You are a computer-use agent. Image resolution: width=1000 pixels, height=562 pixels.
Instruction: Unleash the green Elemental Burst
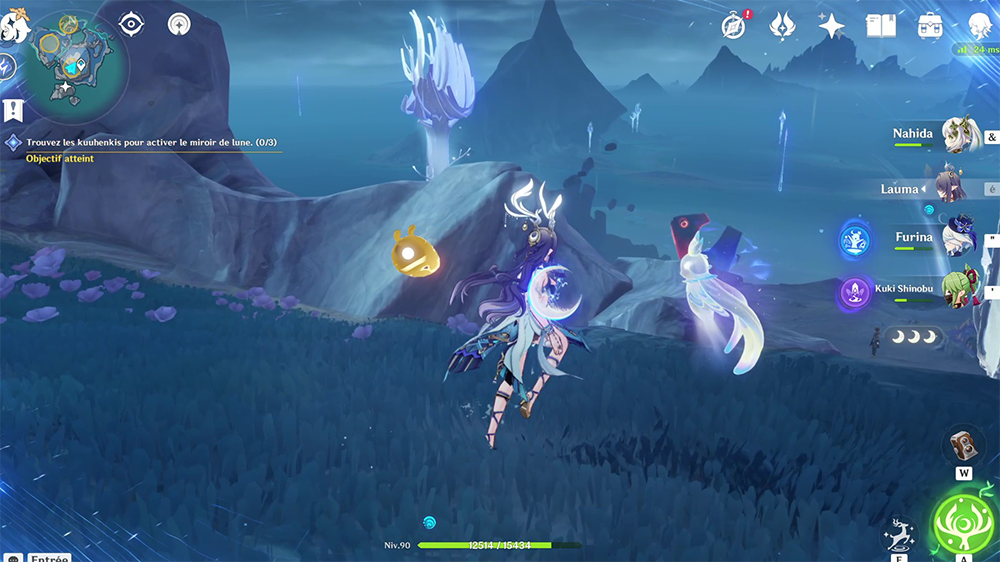962,524
